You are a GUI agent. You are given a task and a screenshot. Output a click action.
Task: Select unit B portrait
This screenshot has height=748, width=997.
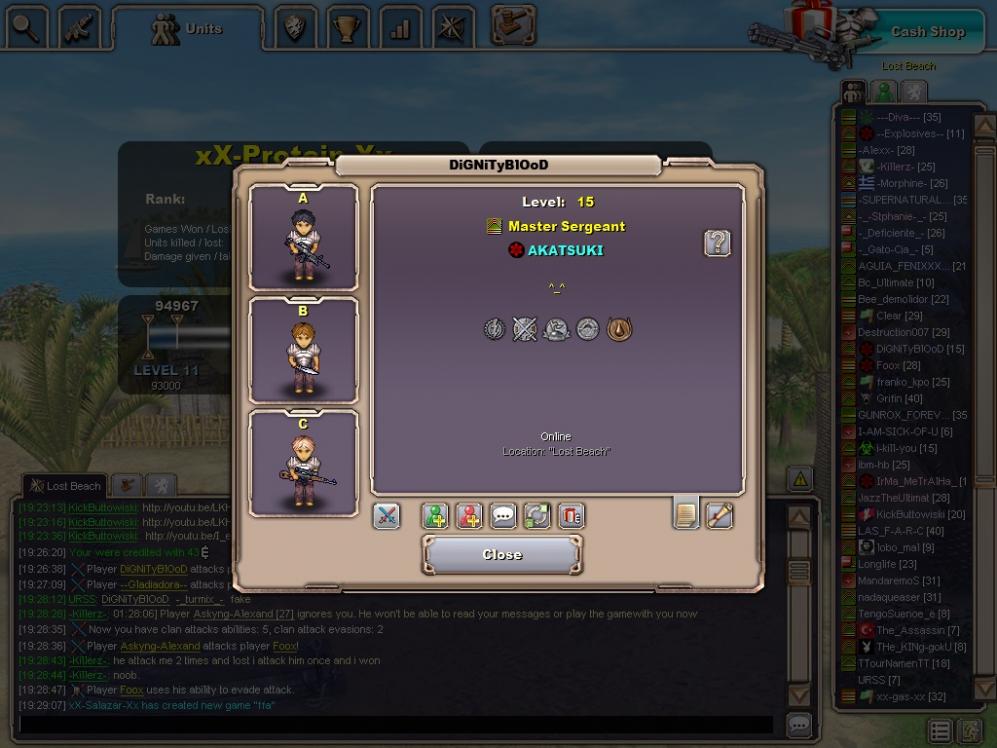pyautogui.click(x=304, y=351)
